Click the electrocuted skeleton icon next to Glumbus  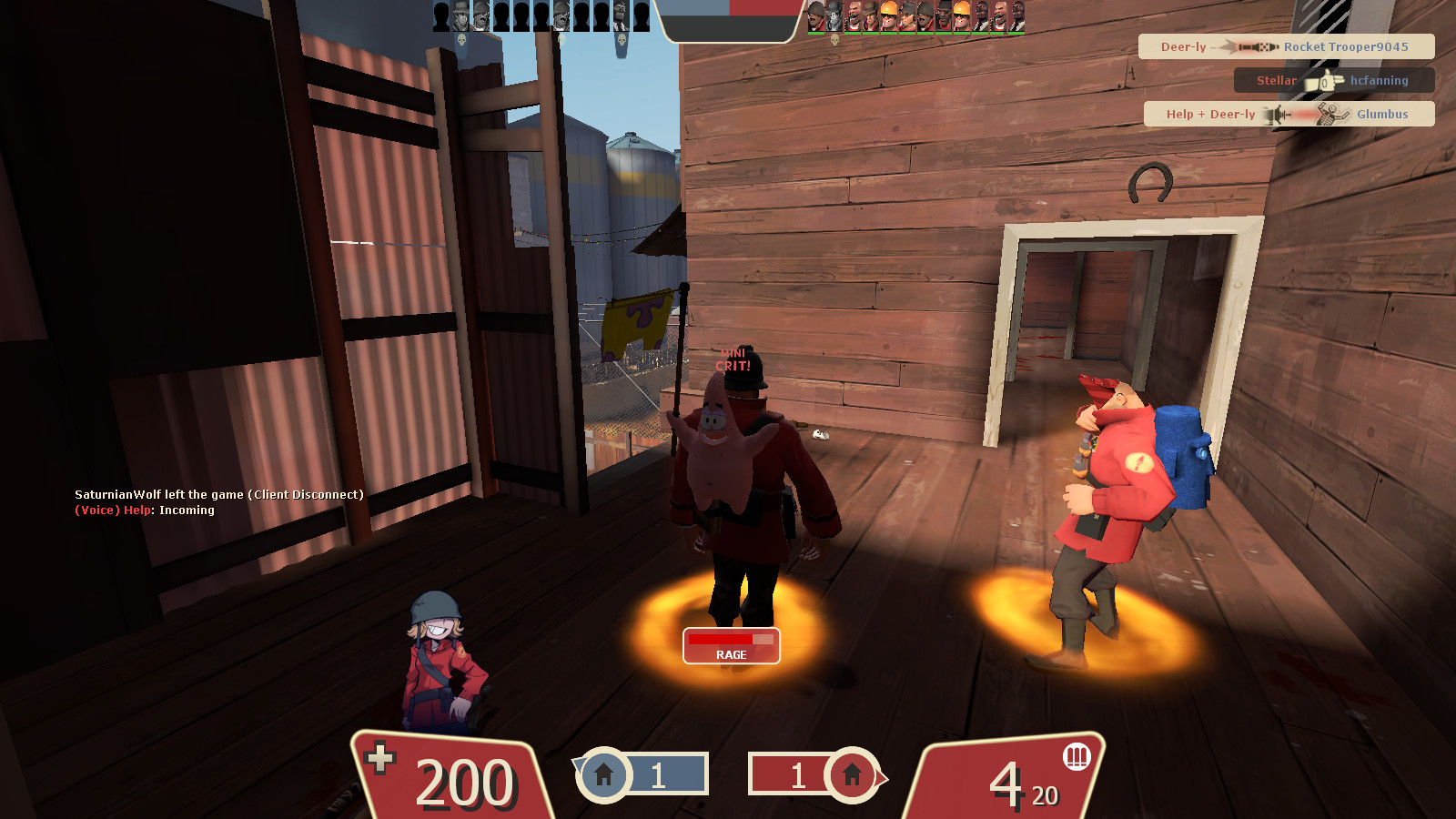[x=1330, y=114]
